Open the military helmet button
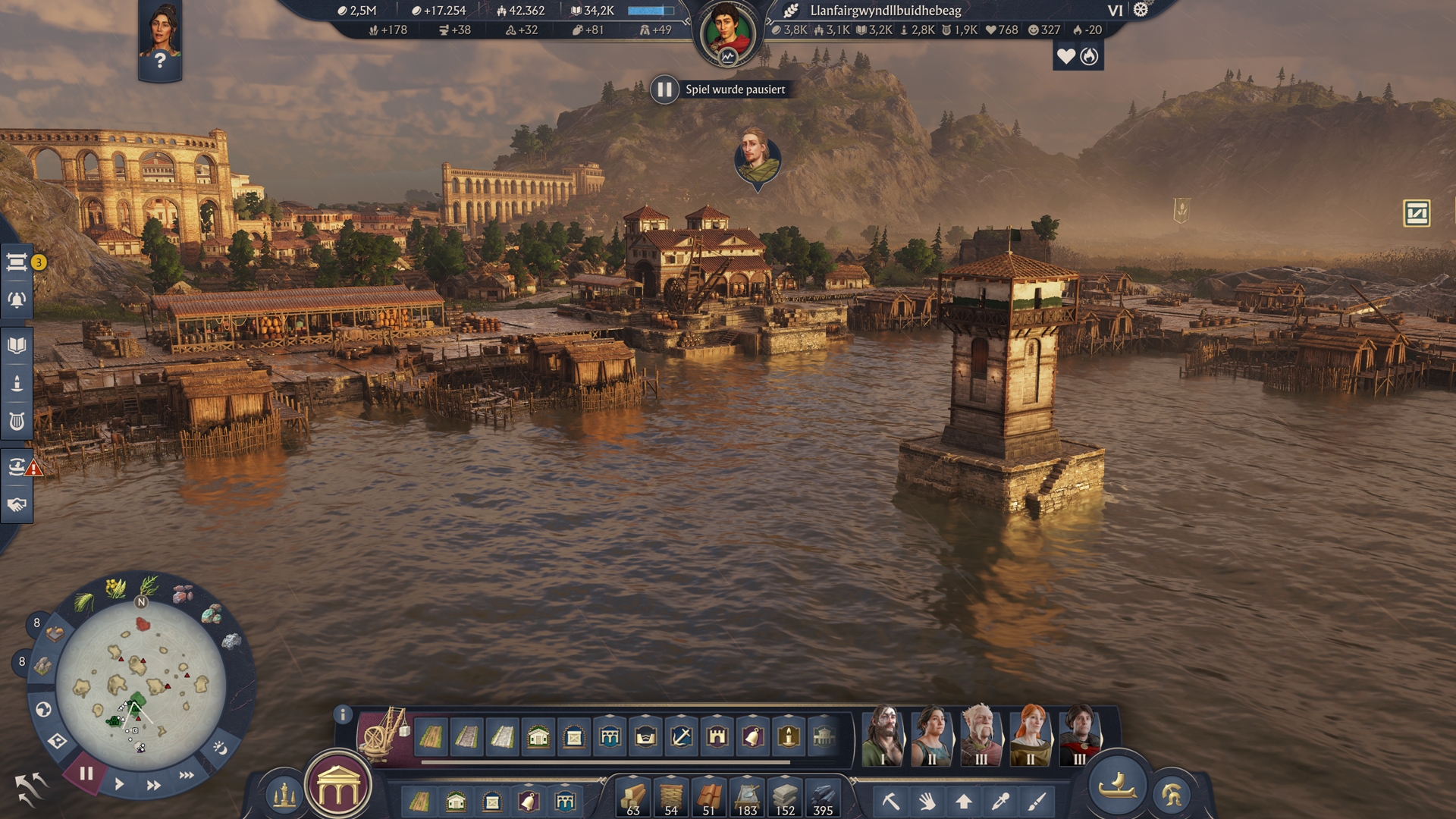 point(1172,795)
